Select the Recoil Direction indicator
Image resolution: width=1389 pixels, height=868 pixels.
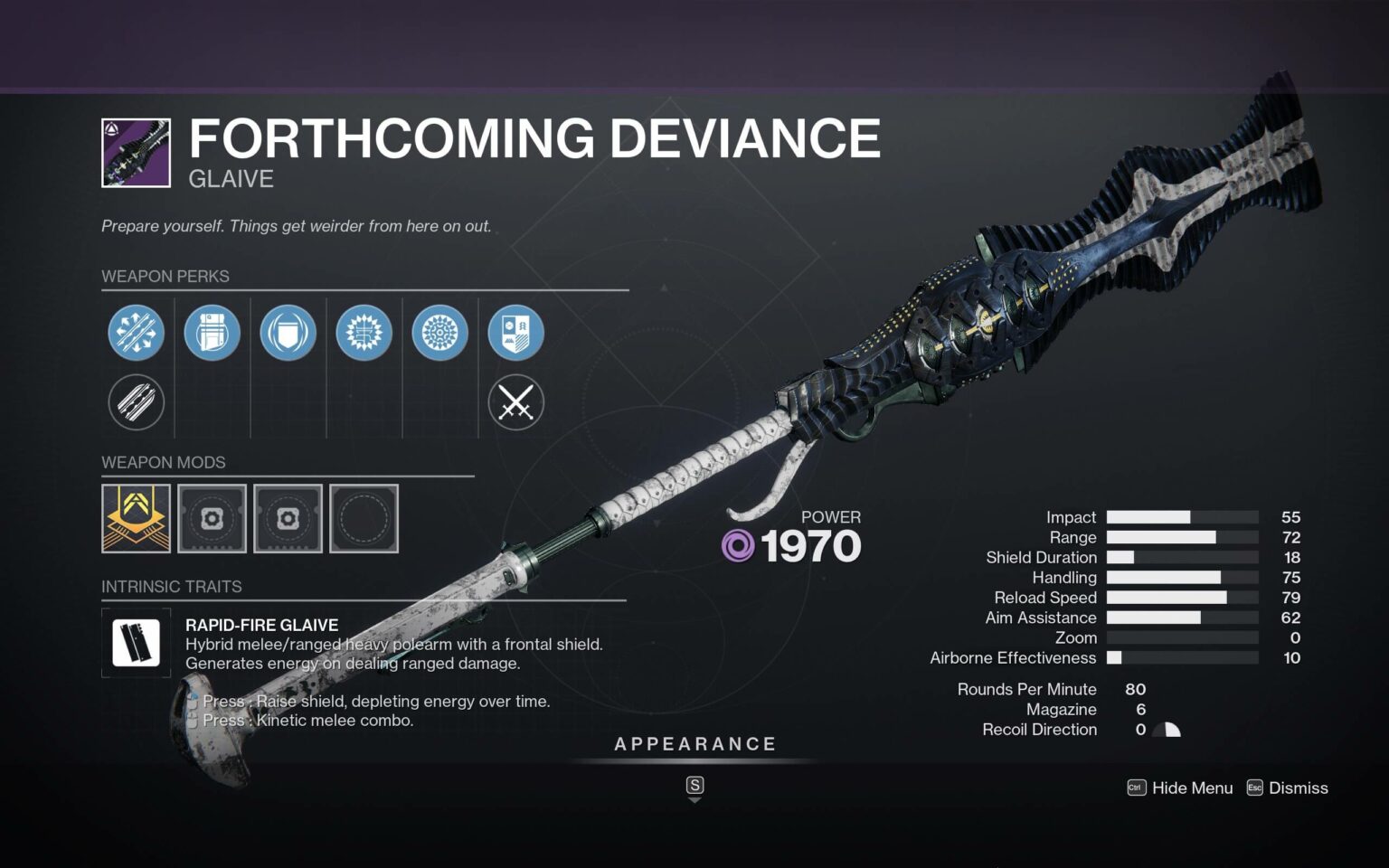coord(1167,729)
